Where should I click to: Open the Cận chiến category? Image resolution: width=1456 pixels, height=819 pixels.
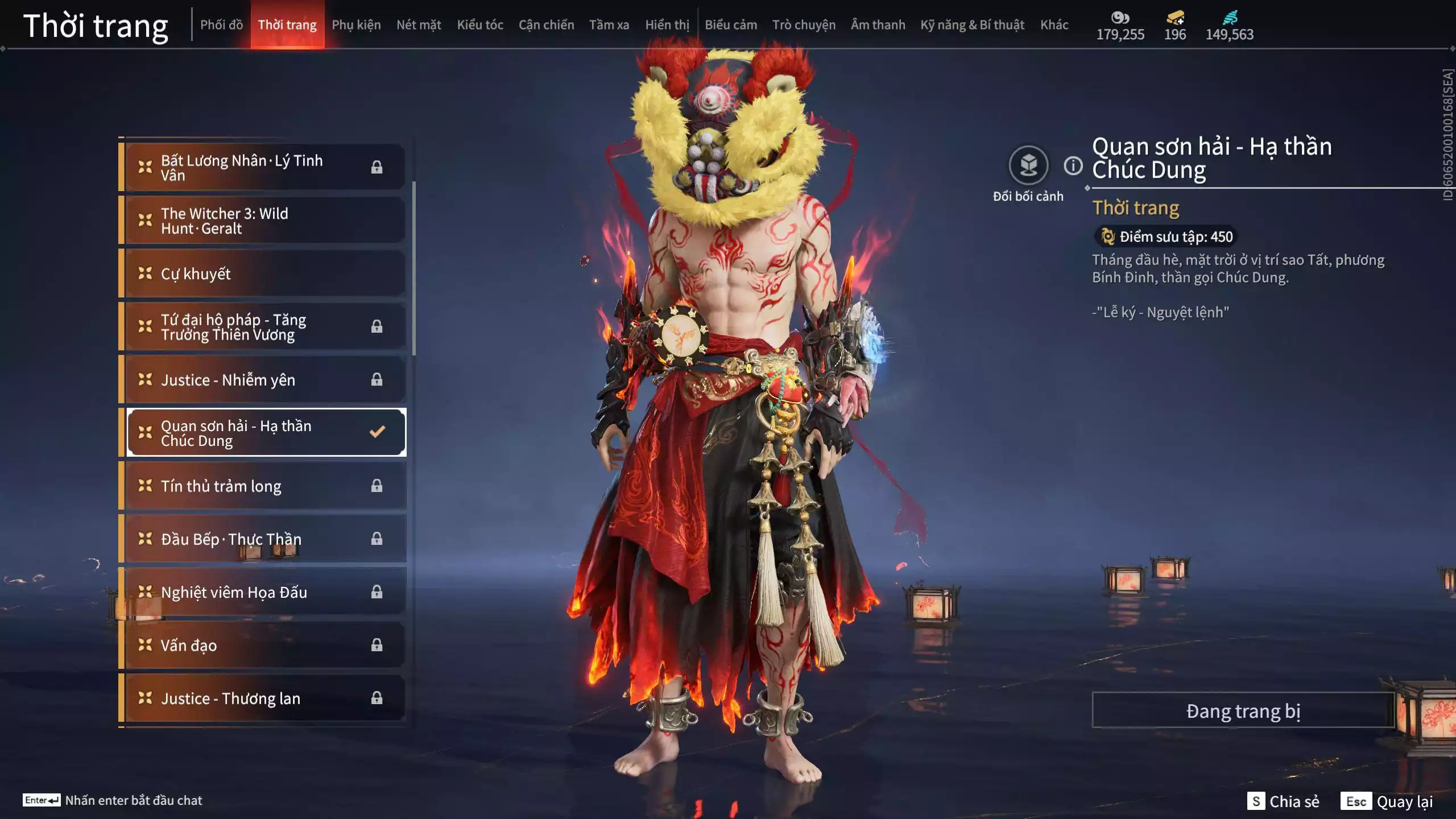(x=546, y=25)
